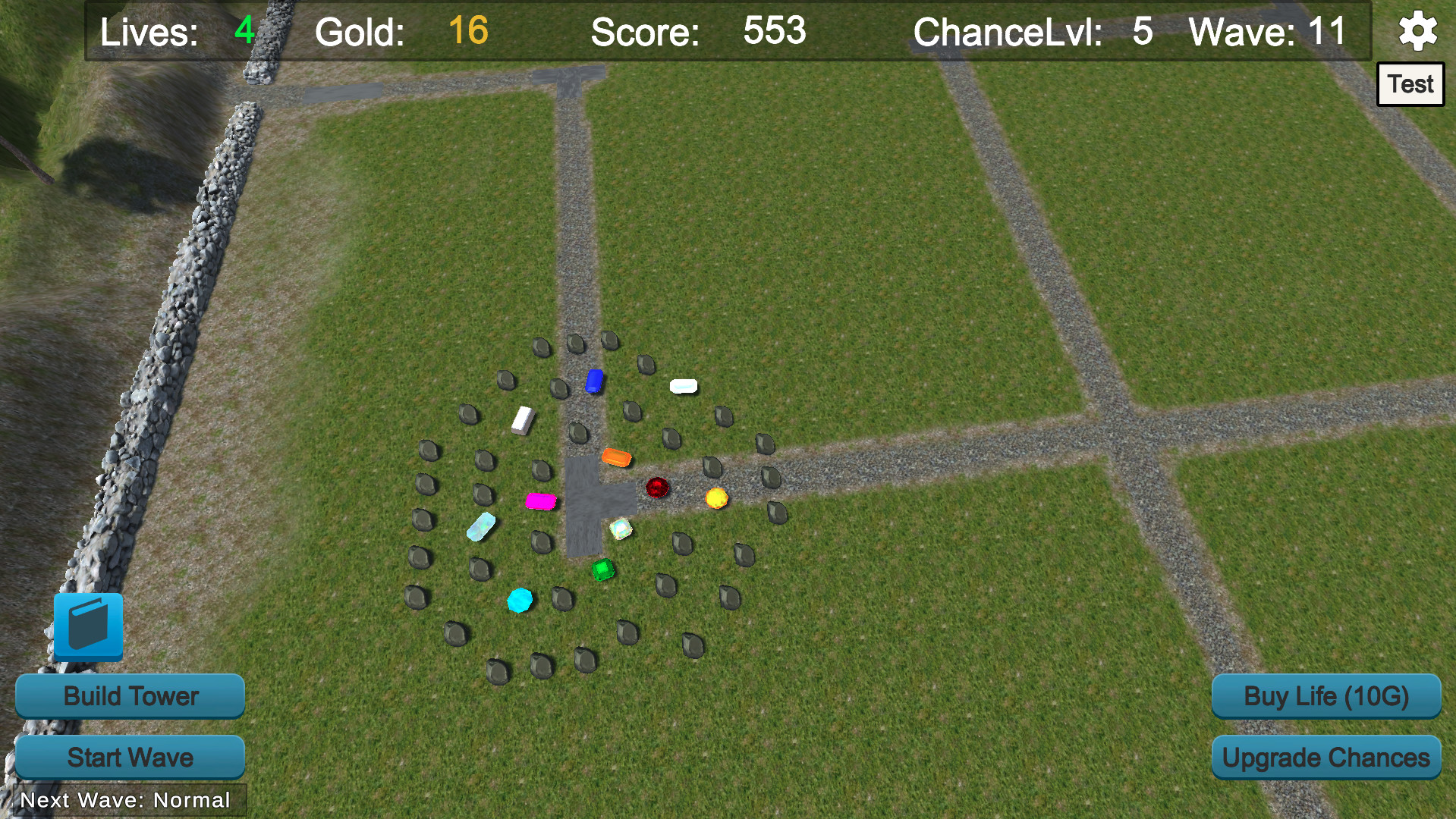Select the orange gem near the path
1456x819 pixels.
pyautogui.click(x=616, y=456)
